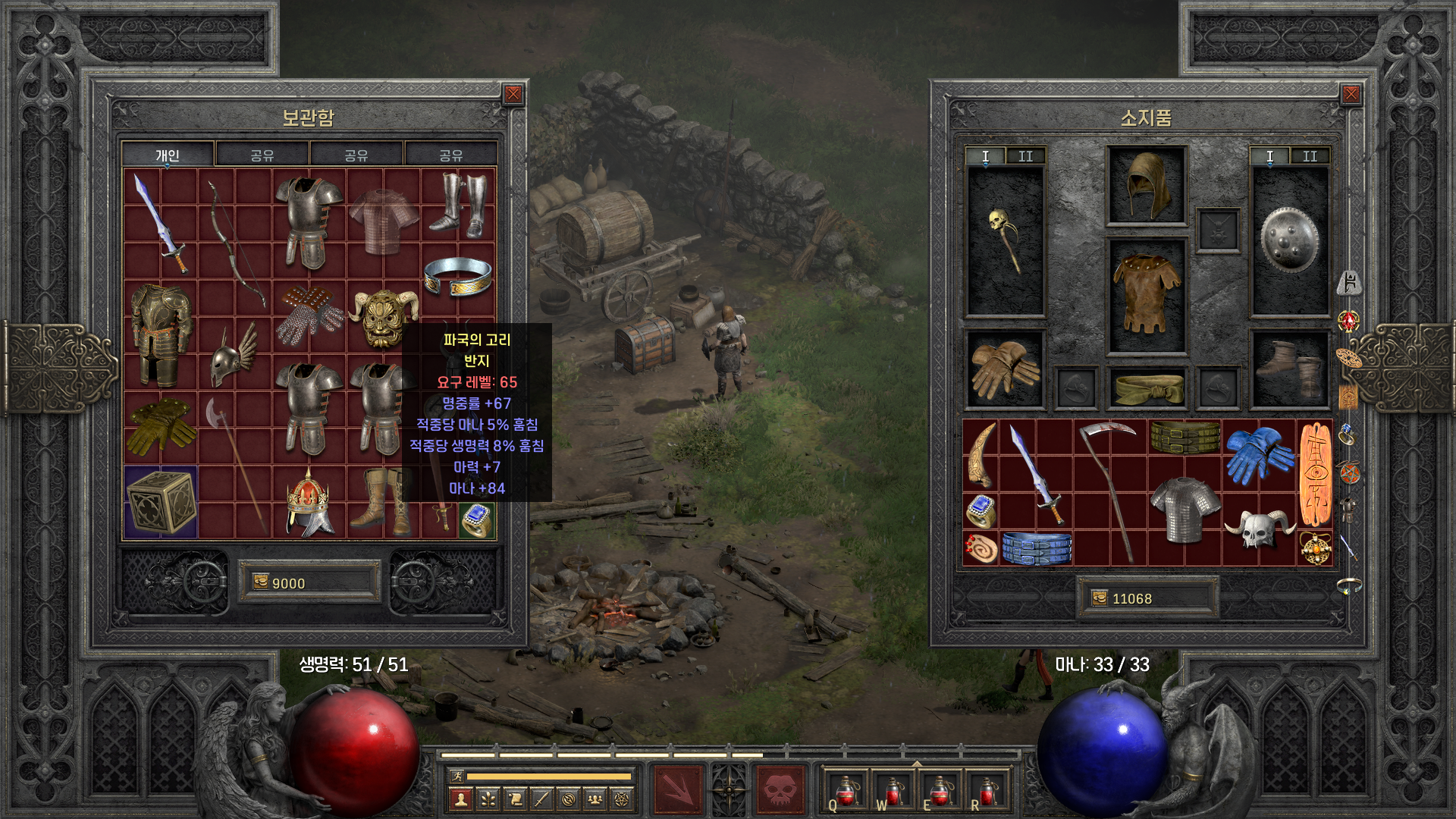Use the health potion in belt slot Q
The height and width of the screenshot is (819, 1456).
(846, 791)
